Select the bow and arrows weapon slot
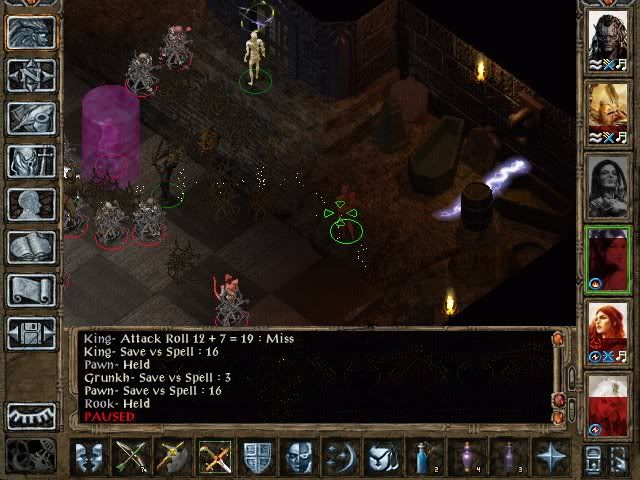Image resolution: width=640 pixels, height=480 pixels. 131,458
